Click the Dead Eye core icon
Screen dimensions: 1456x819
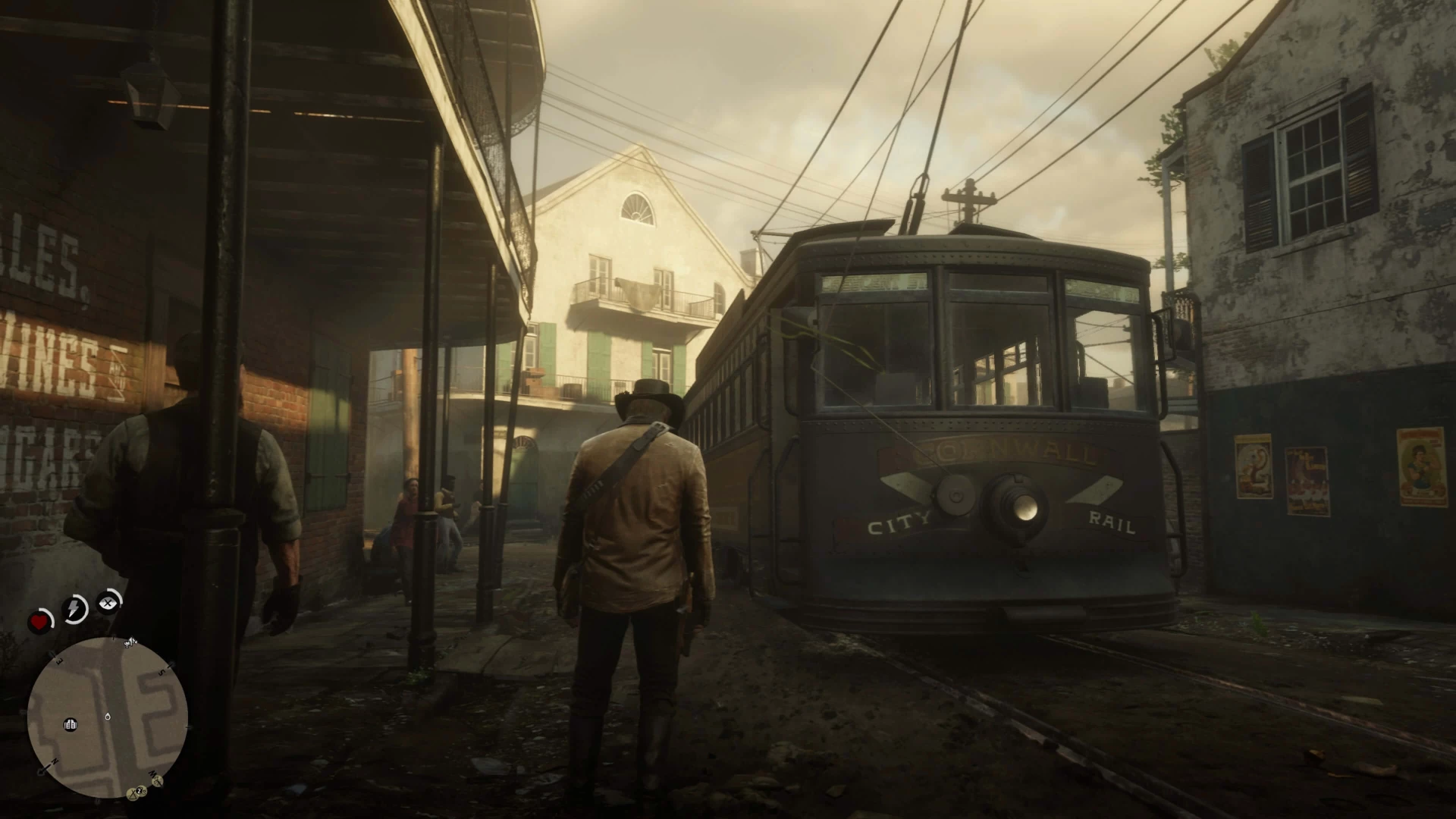109,603
